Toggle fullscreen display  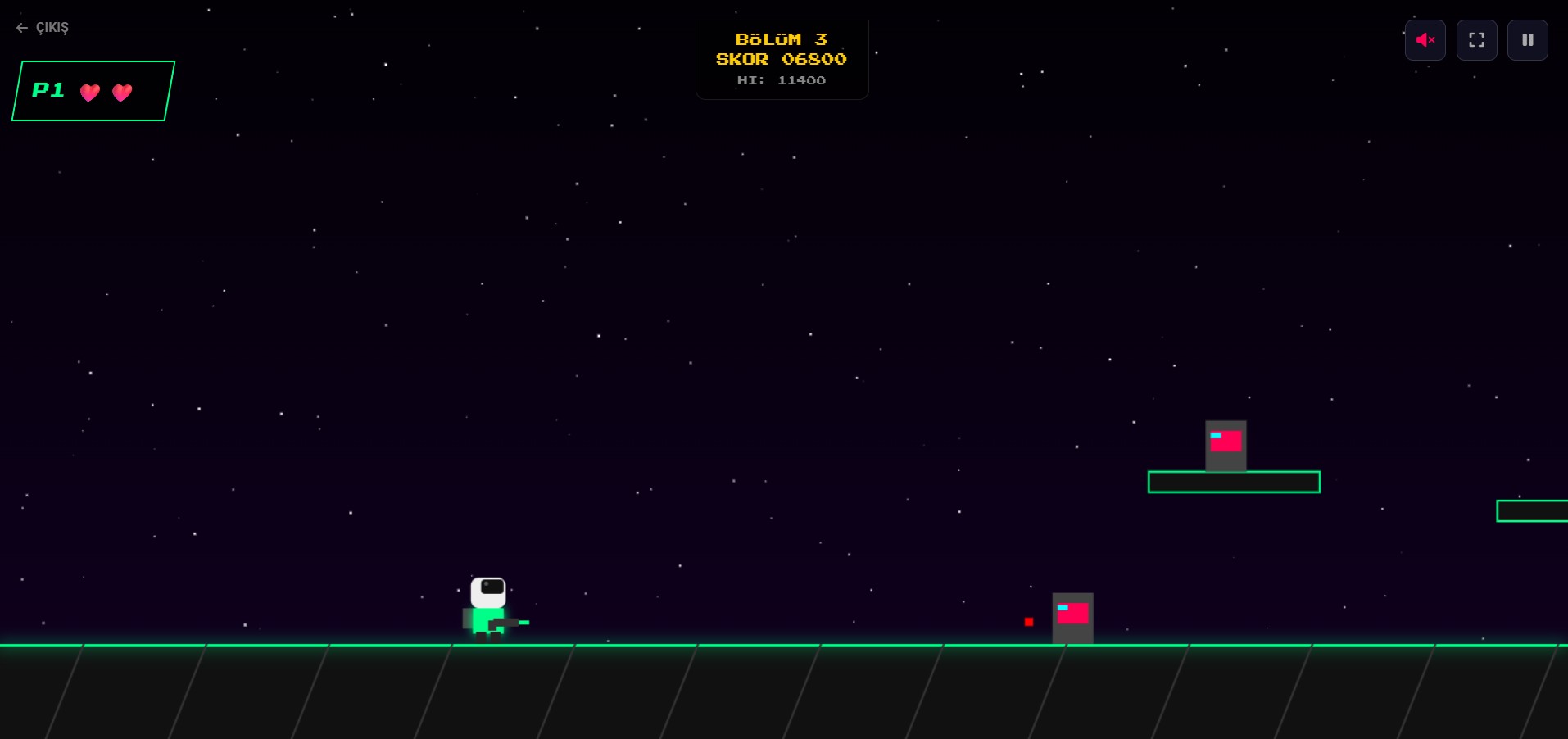tap(1476, 39)
